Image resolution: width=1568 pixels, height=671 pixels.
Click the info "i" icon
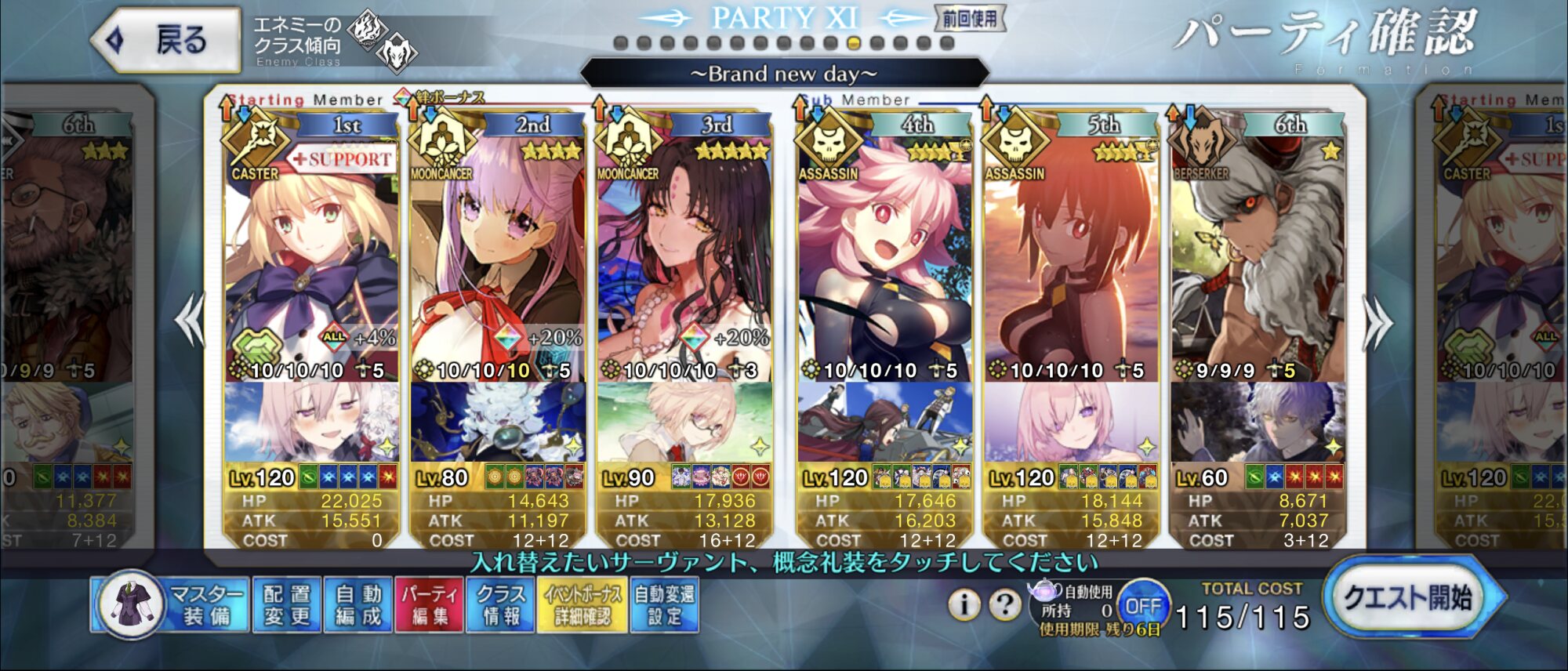coord(964,604)
